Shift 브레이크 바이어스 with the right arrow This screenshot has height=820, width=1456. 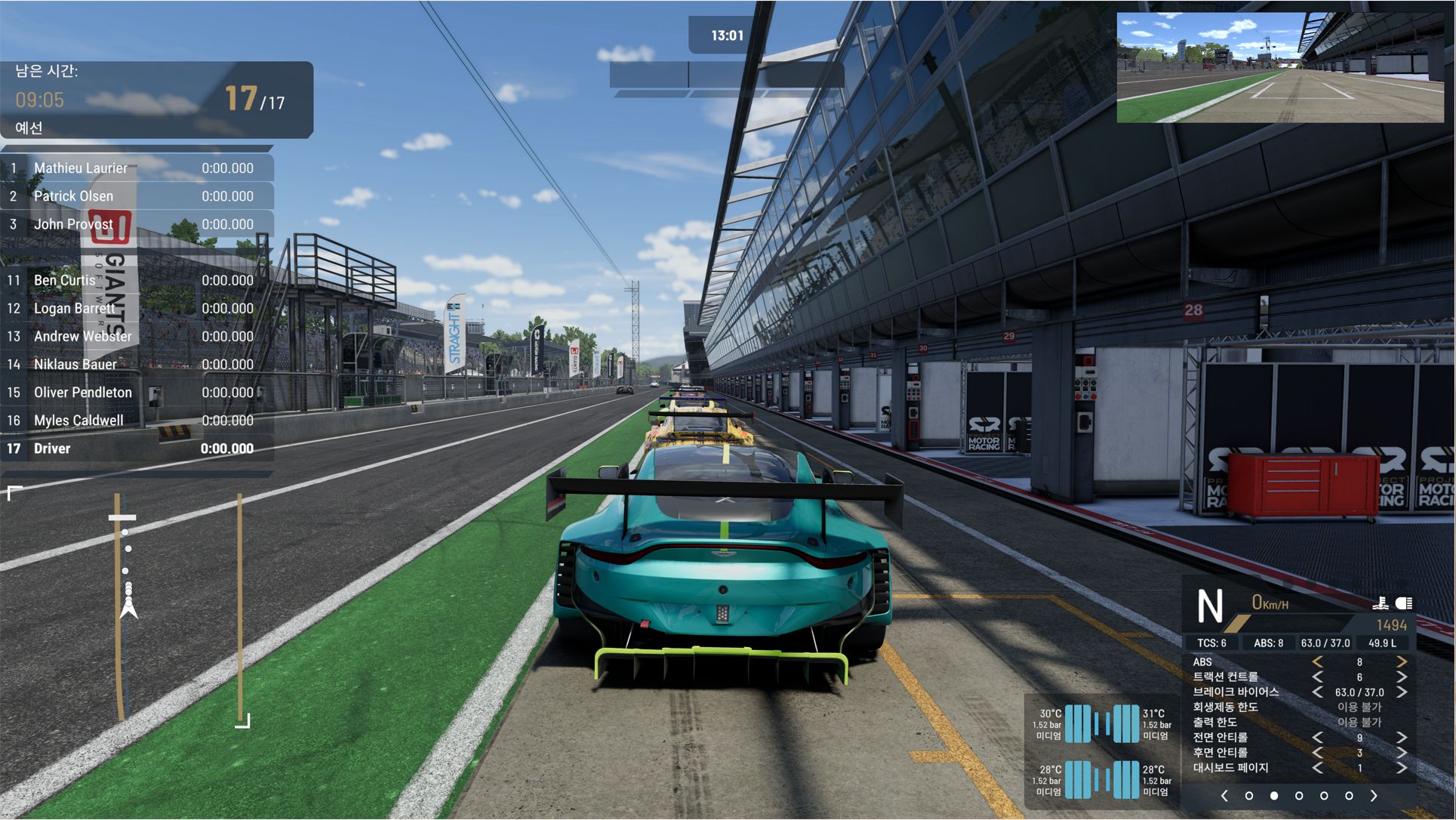click(1401, 692)
